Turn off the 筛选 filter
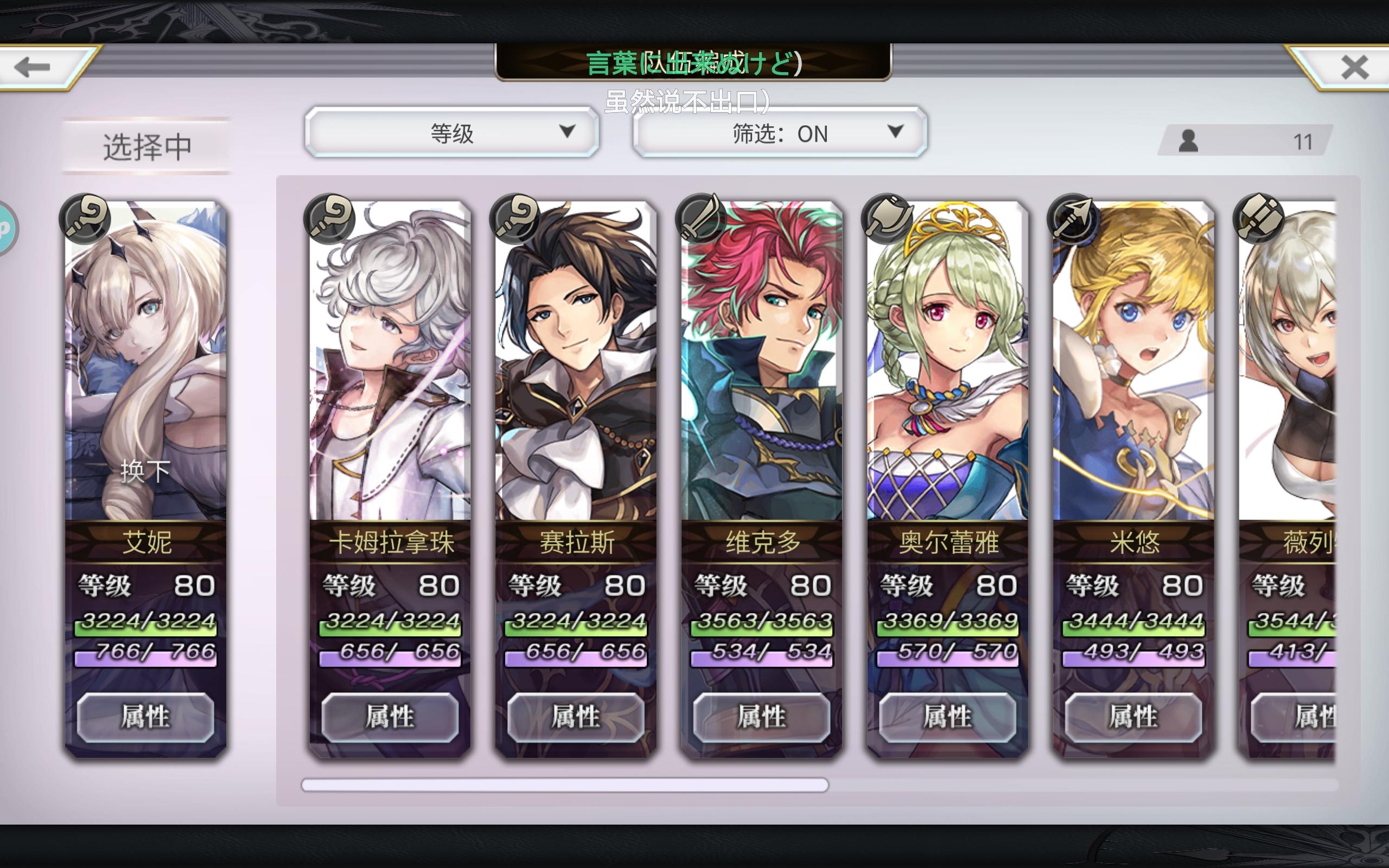Viewport: 1389px width, 868px height. [781, 133]
